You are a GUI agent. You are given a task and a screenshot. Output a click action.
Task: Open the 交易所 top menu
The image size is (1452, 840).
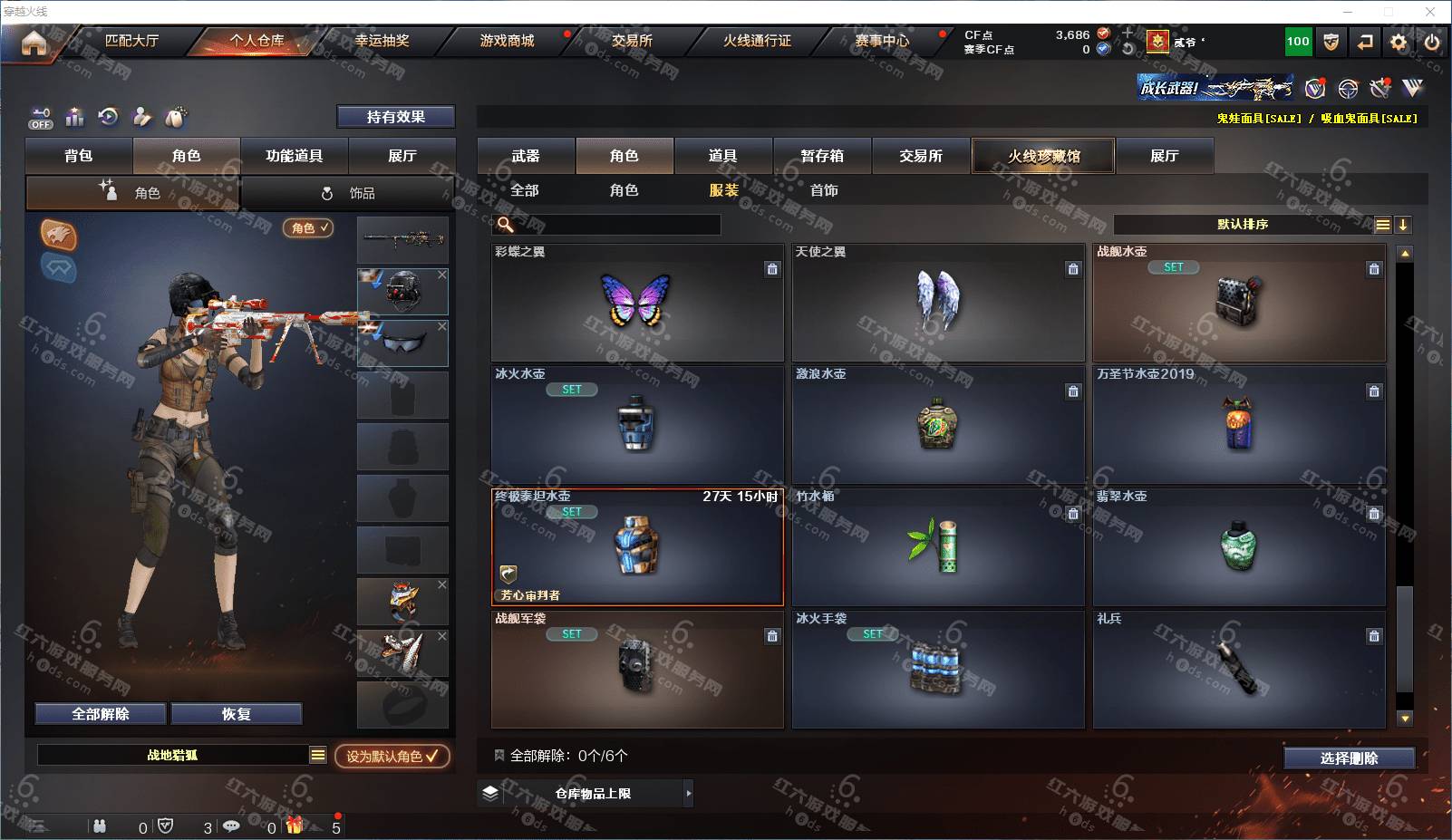[632, 41]
